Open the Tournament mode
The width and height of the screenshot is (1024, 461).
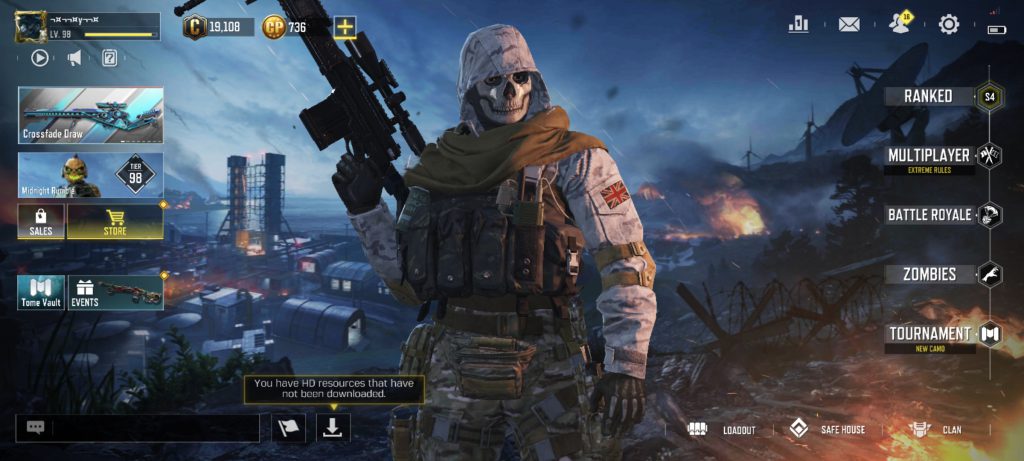[930, 334]
